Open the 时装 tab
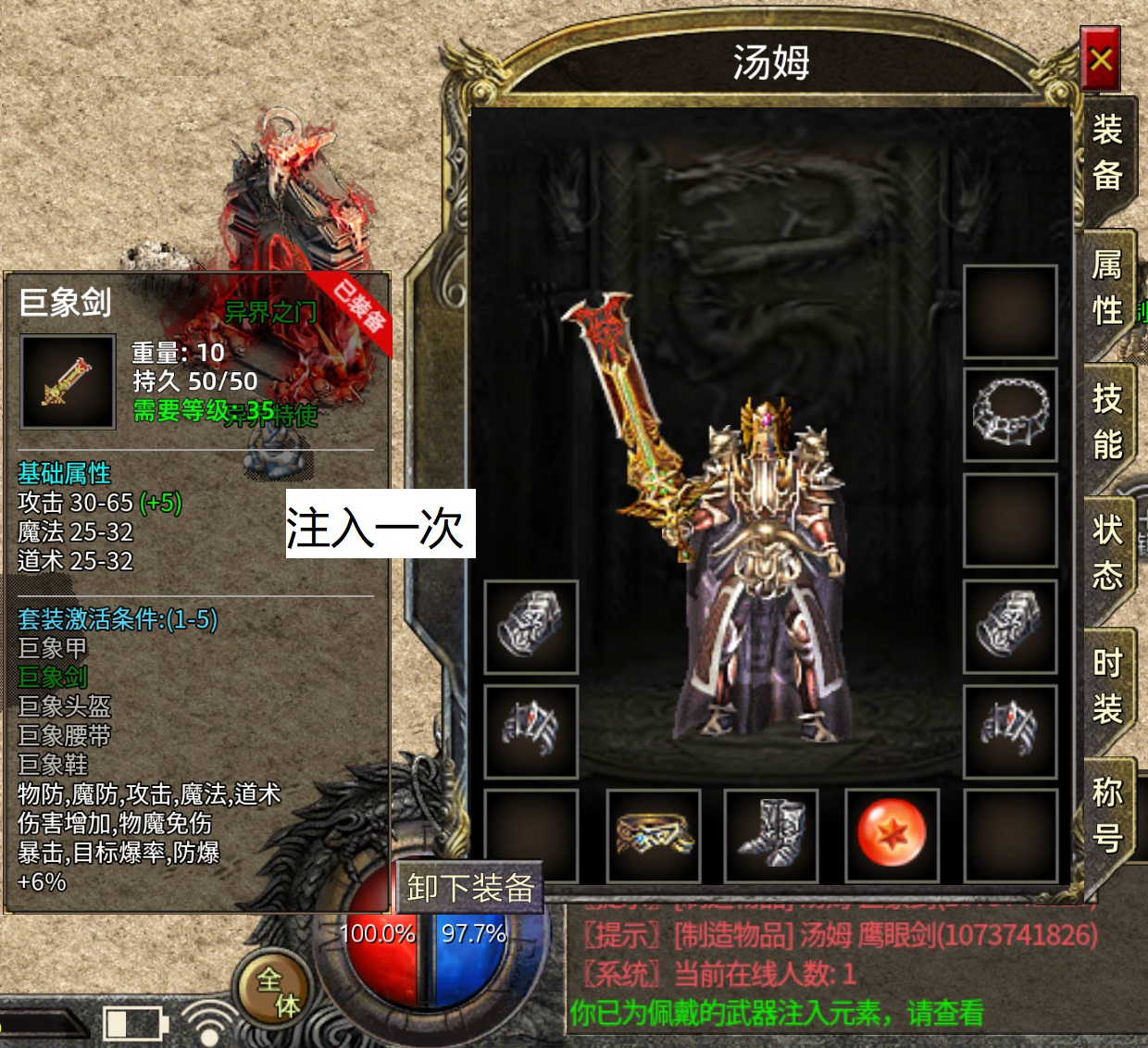This screenshot has height=1048, width=1148. pos(1107,686)
